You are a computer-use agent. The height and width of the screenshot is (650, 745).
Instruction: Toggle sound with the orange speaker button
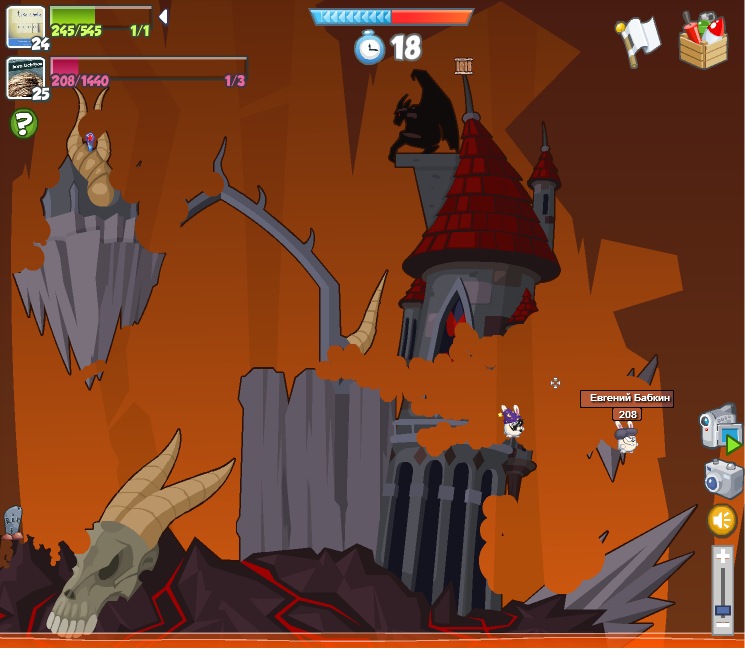coord(722,520)
